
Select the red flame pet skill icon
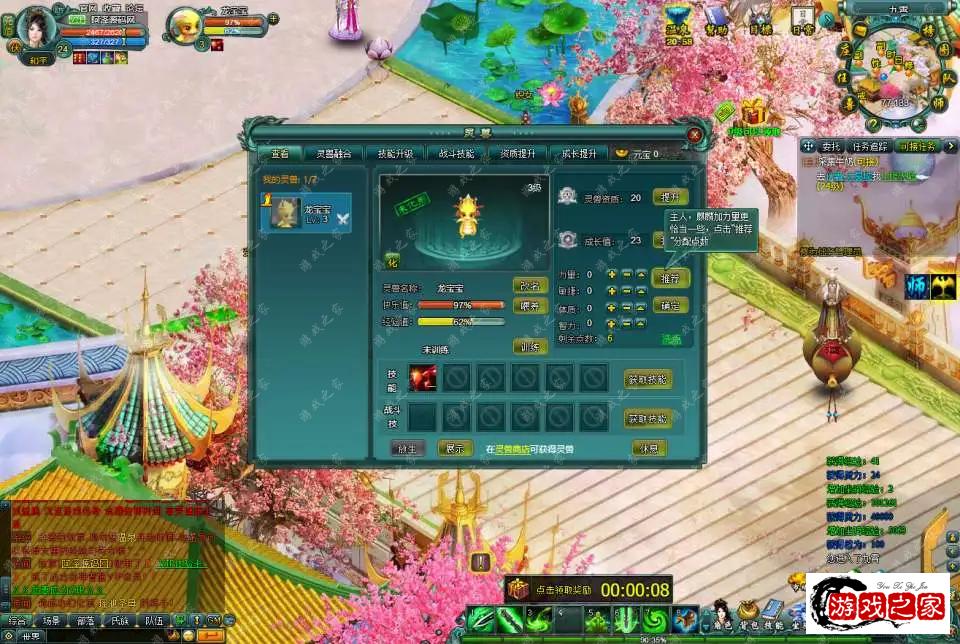point(423,377)
